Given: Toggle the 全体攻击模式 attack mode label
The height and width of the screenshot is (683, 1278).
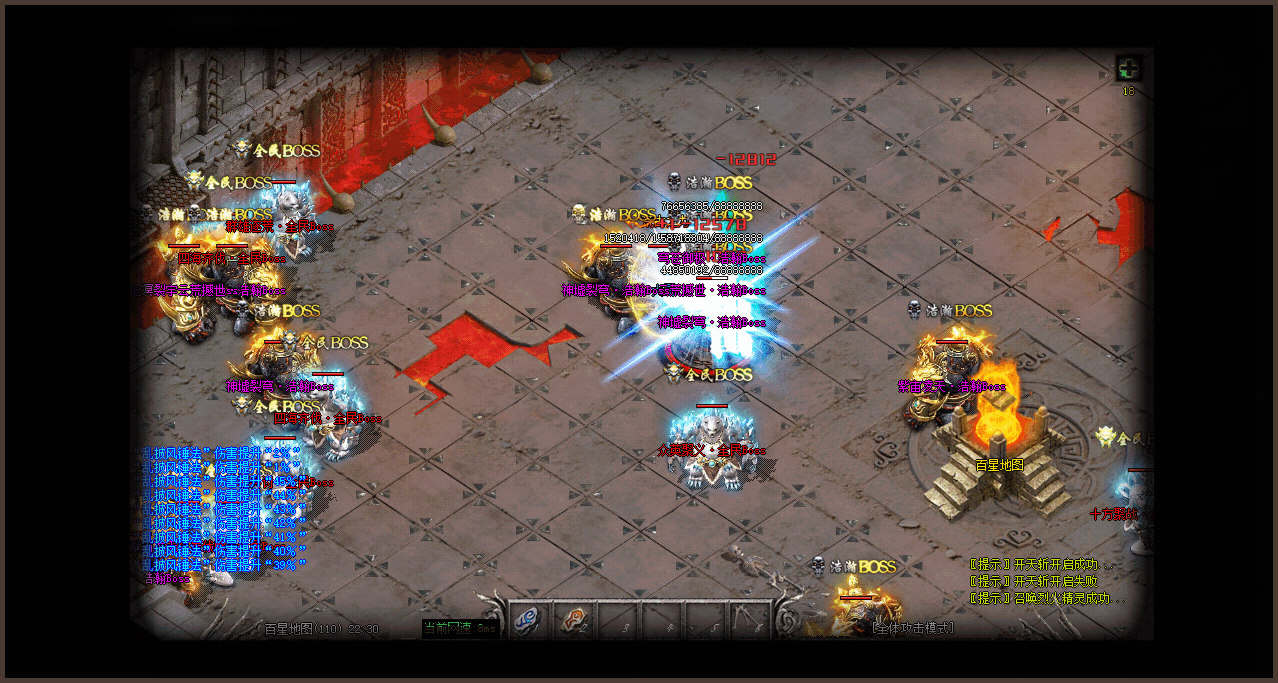Looking at the screenshot, I should tap(913, 628).
